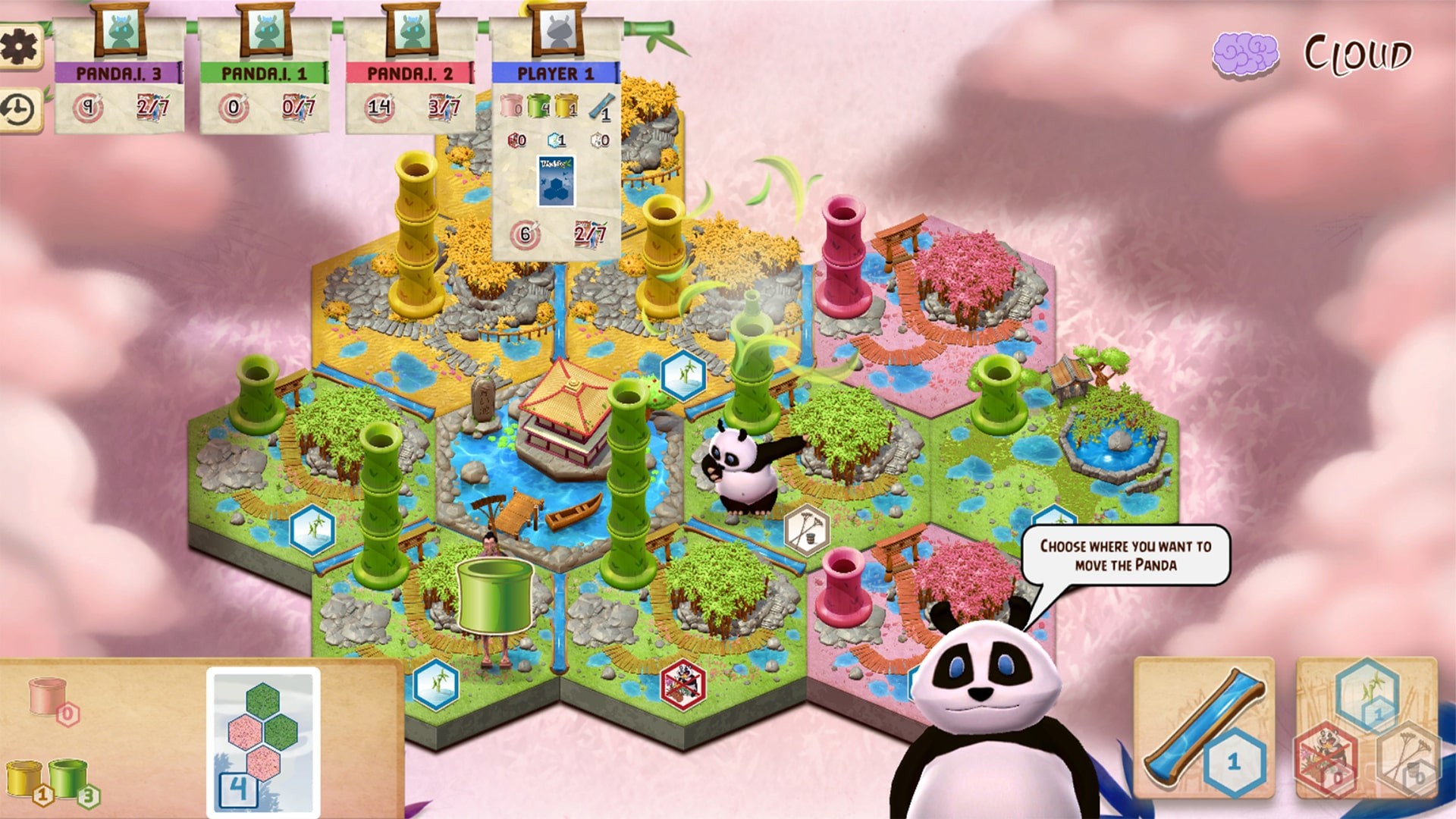This screenshot has width=1456, height=819.
Task: Select the Player 1 panel header
Action: (555, 74)
